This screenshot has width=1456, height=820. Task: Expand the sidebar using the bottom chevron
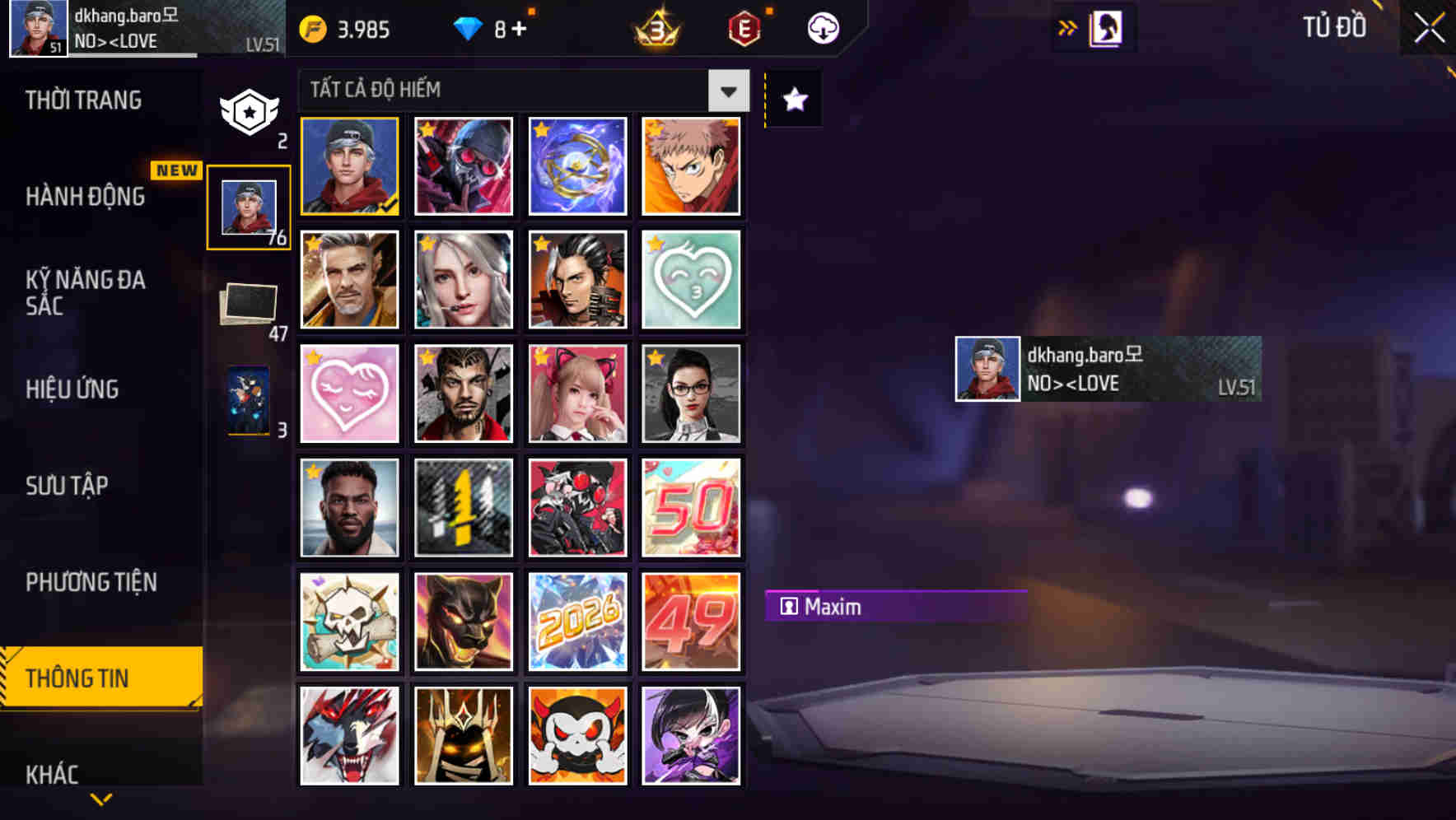pyautogui.click(x=101, y=800)
